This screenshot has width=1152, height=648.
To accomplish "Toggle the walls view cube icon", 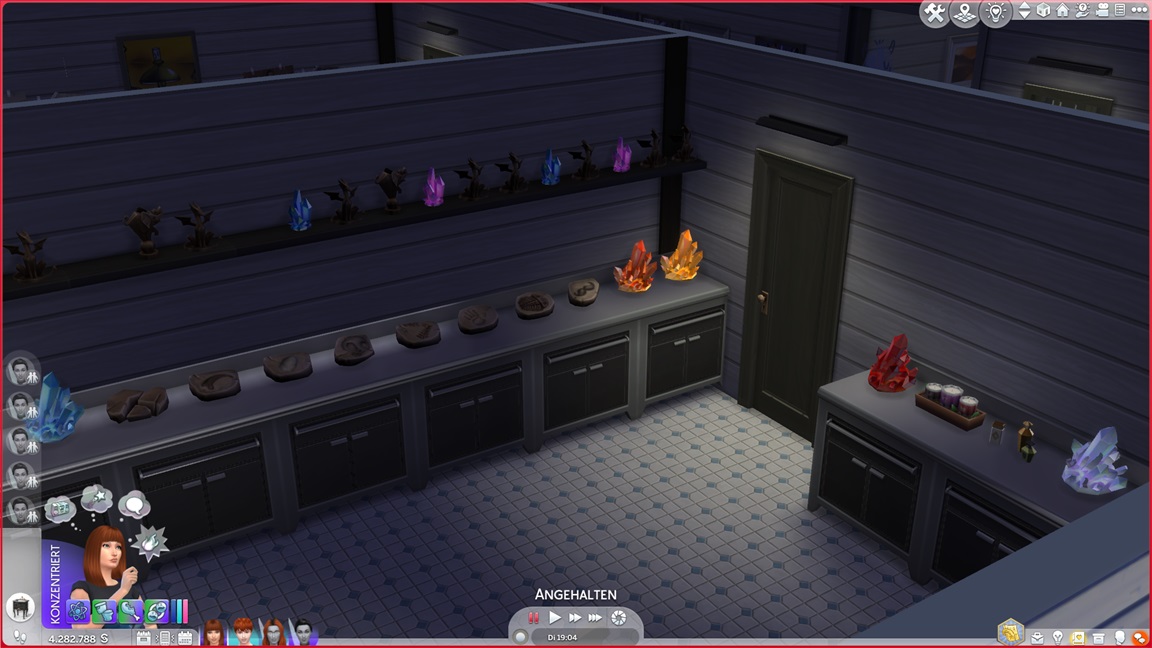I will [x=1043, y=11].
